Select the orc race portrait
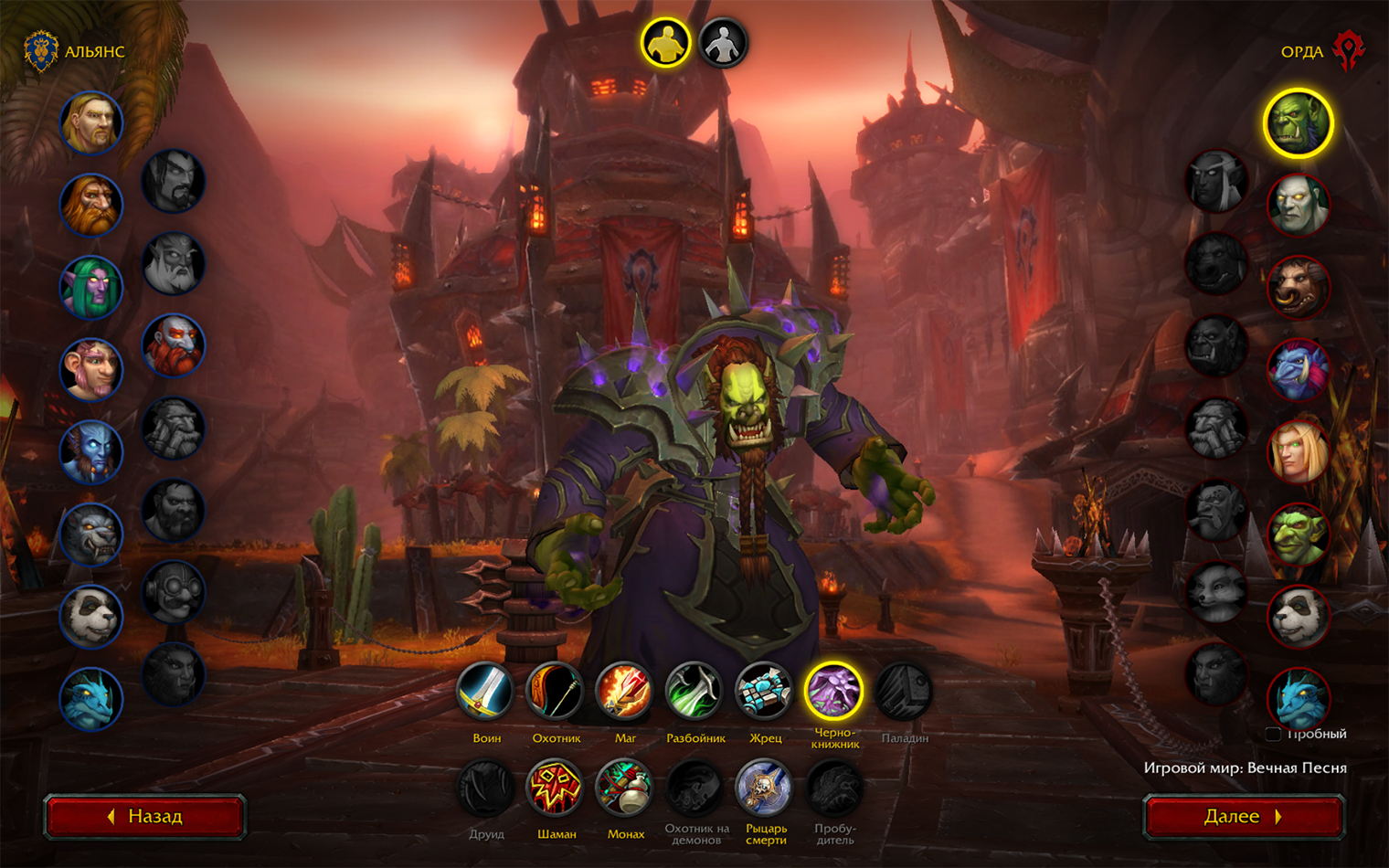 tap(1299, 123)
